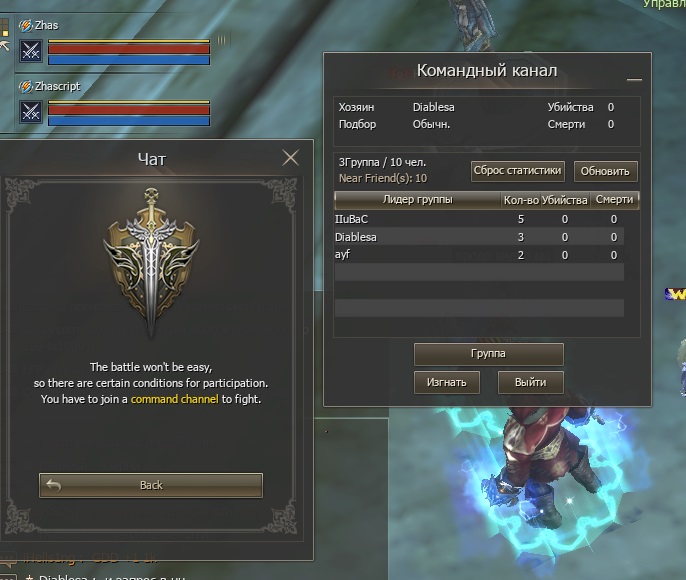Minimize the Командный канал window
686x580 pixels.
[x=633, y=78]
